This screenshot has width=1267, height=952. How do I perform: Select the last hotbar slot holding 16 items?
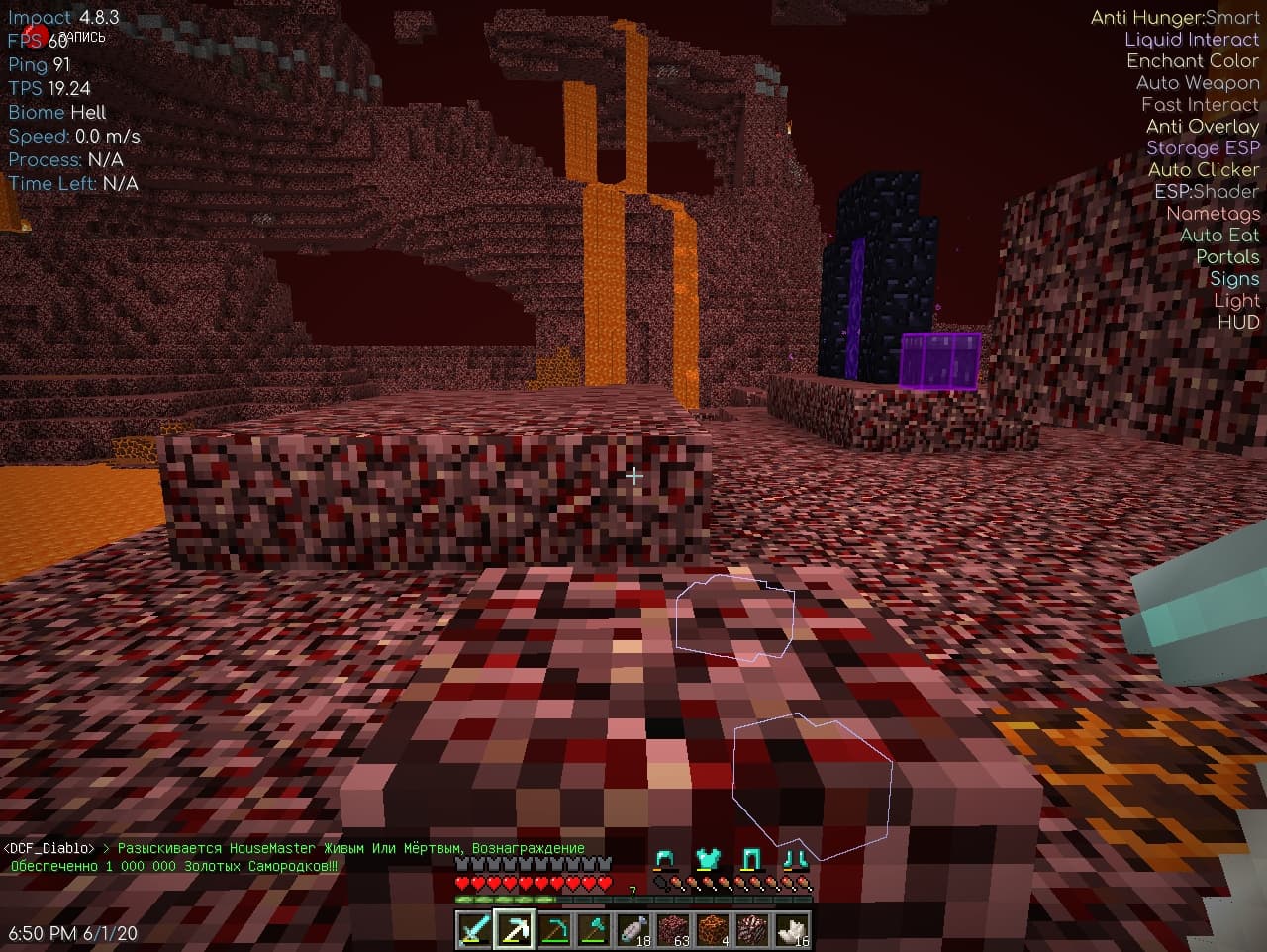[792, 930]
